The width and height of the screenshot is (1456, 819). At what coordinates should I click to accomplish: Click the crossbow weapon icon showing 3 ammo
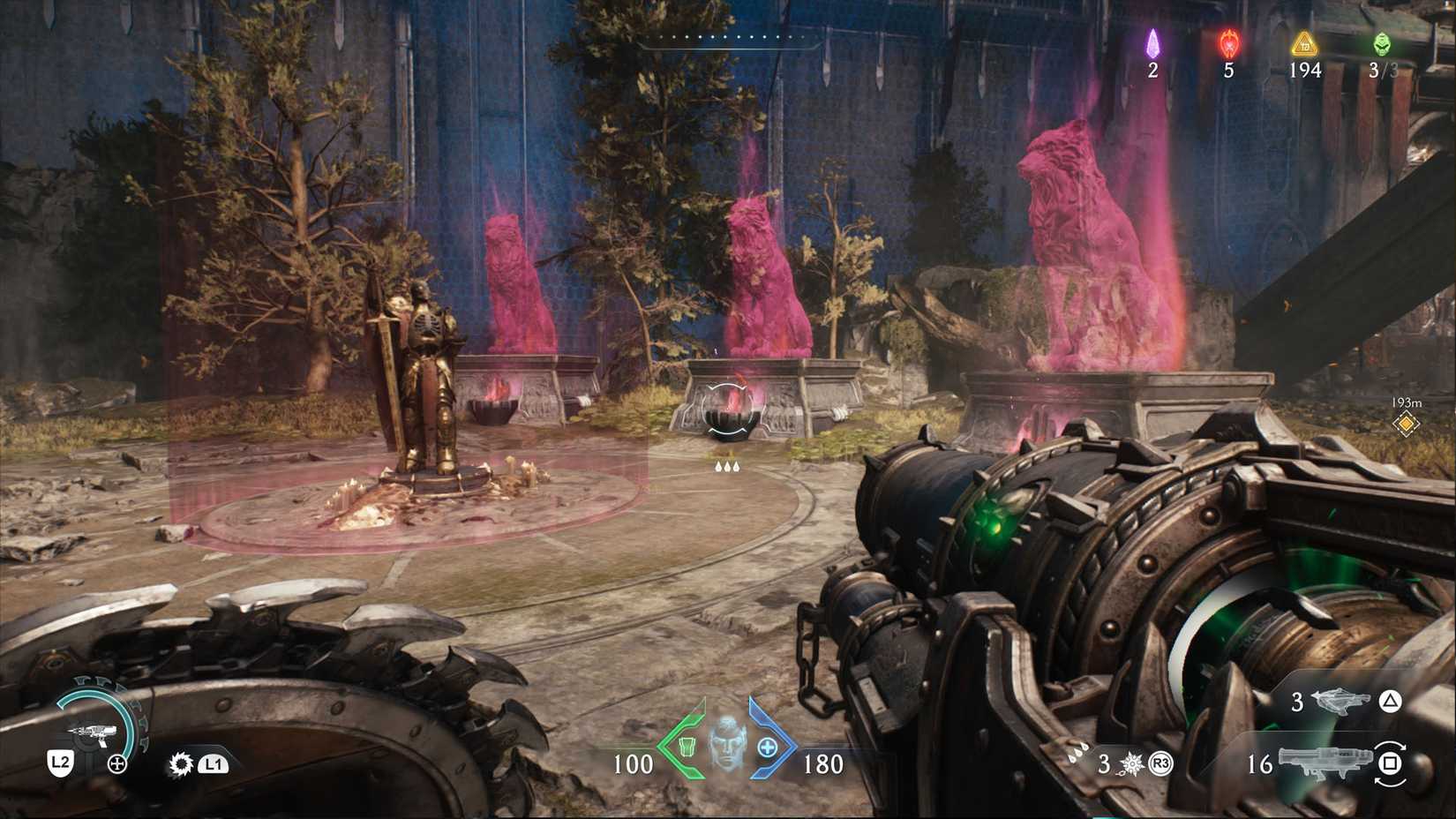coord(1339,702)
